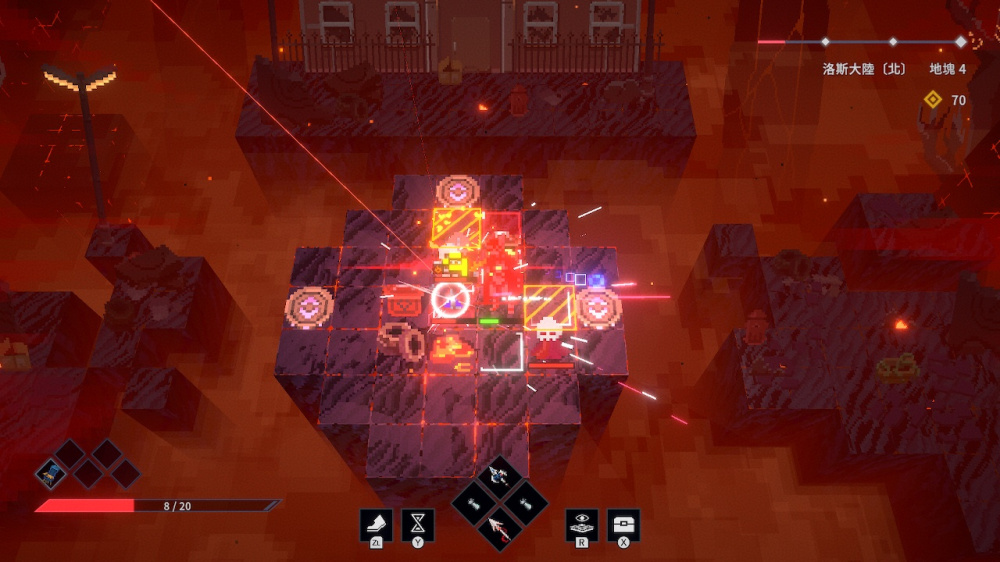Click the hourglass wait-turn icon
The width and height of the screenshot is (1000, 562).
(x=417, y=524)
